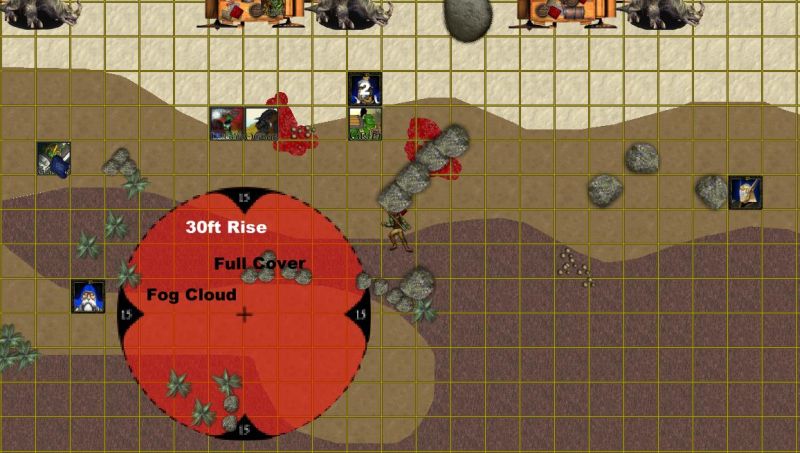This screenshot has height=453, width=800.
Task: Select the blue armored knight token
Action: coord(53,158)
